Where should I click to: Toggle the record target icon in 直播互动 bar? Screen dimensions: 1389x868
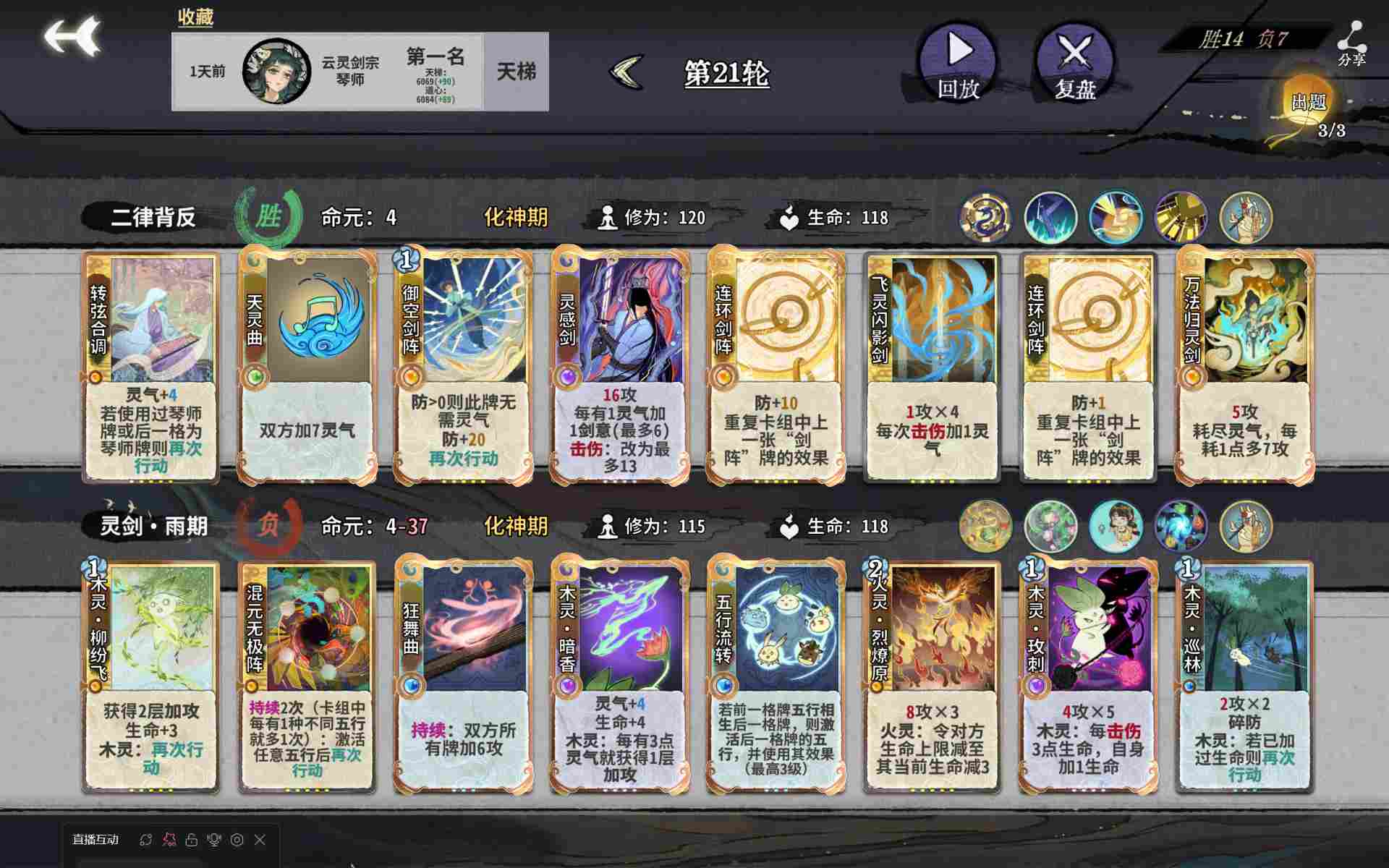point(238,841)
